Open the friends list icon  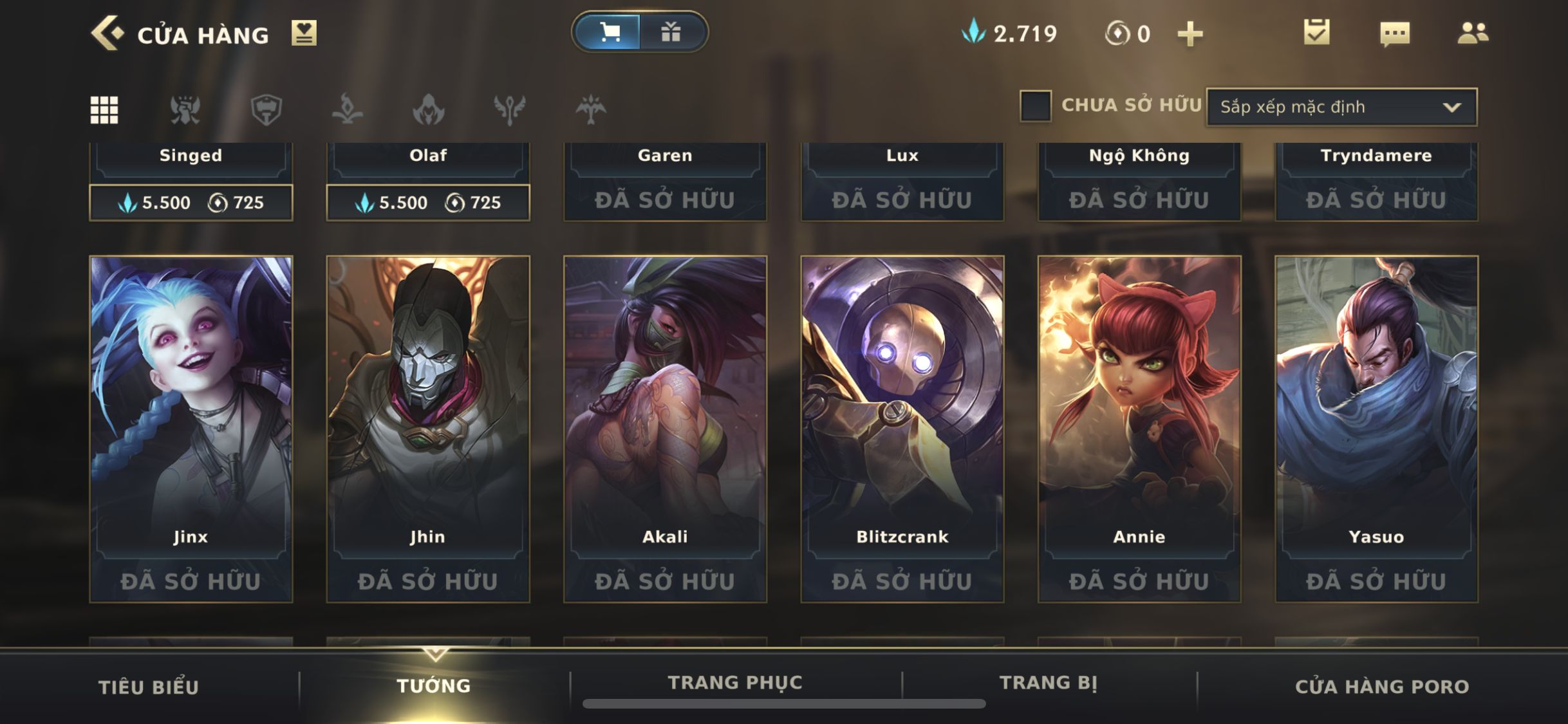coord(1473,33)
